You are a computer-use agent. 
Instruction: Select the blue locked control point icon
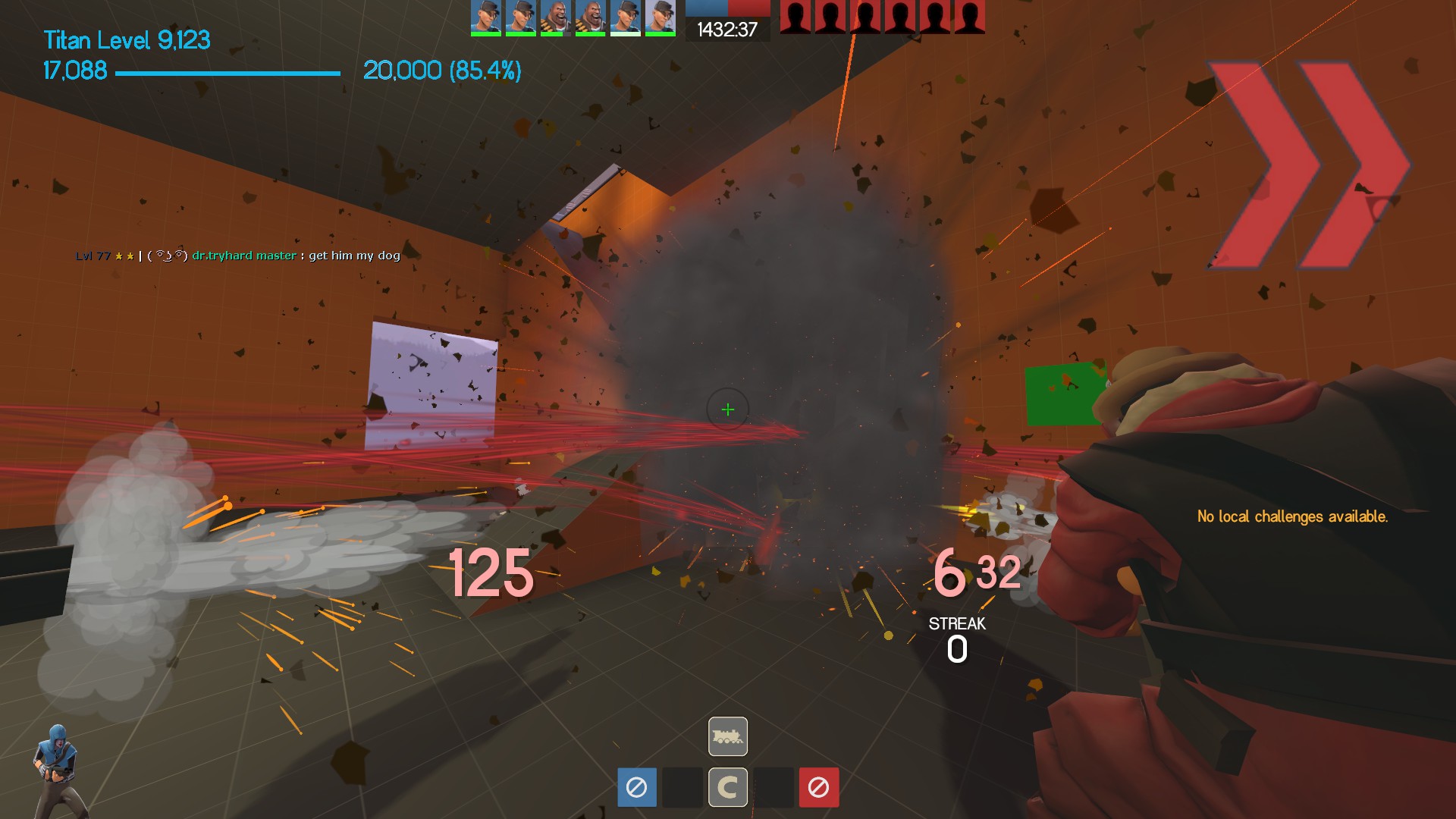tap(637, 787)
